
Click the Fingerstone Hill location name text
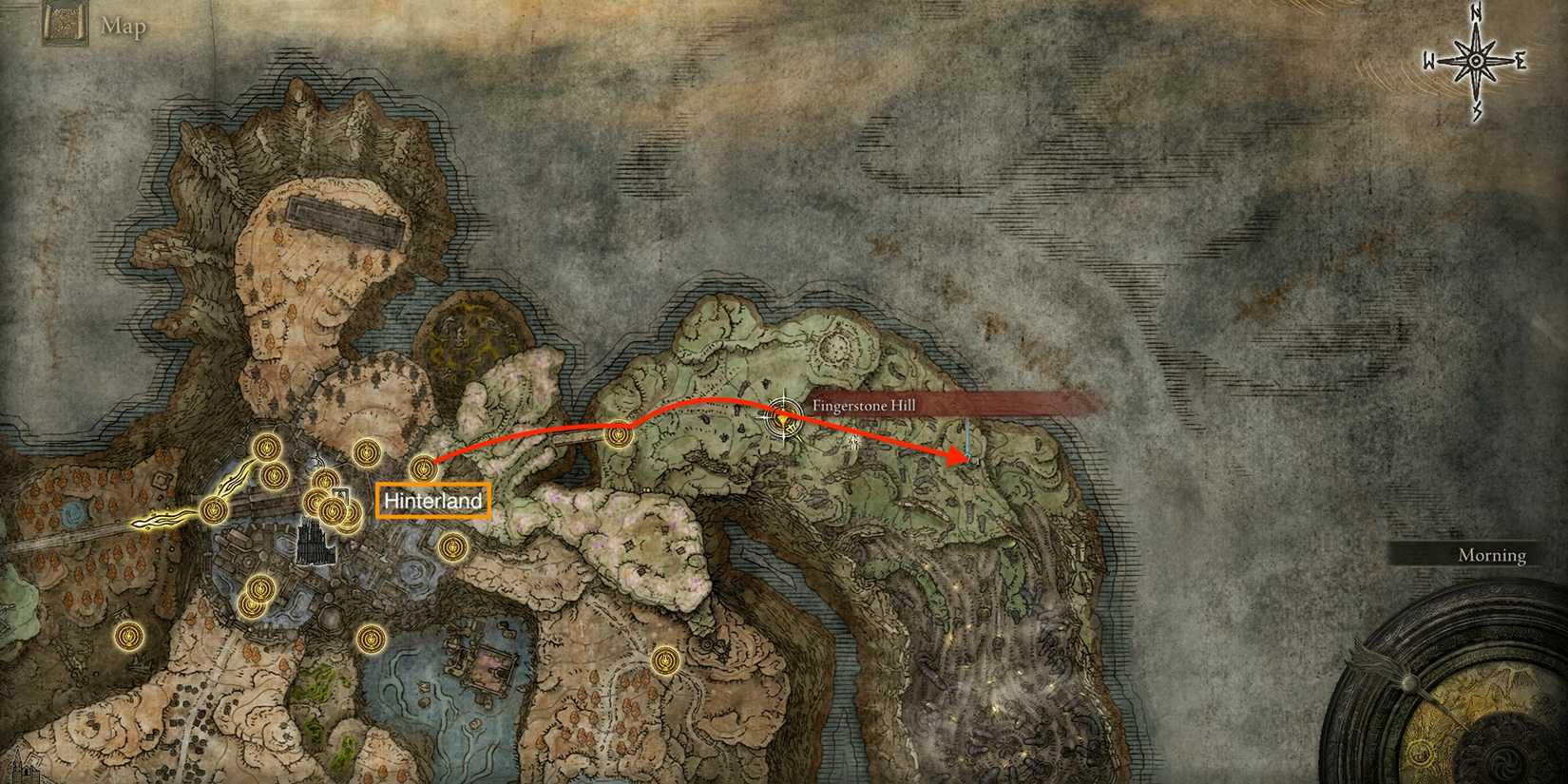point(865,405)
